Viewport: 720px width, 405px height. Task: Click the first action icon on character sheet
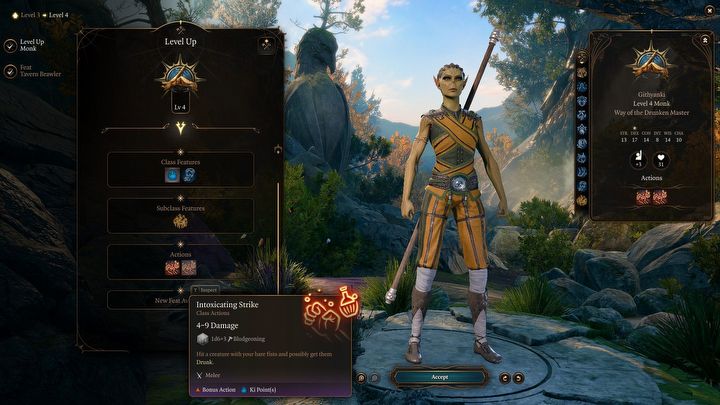642,197
